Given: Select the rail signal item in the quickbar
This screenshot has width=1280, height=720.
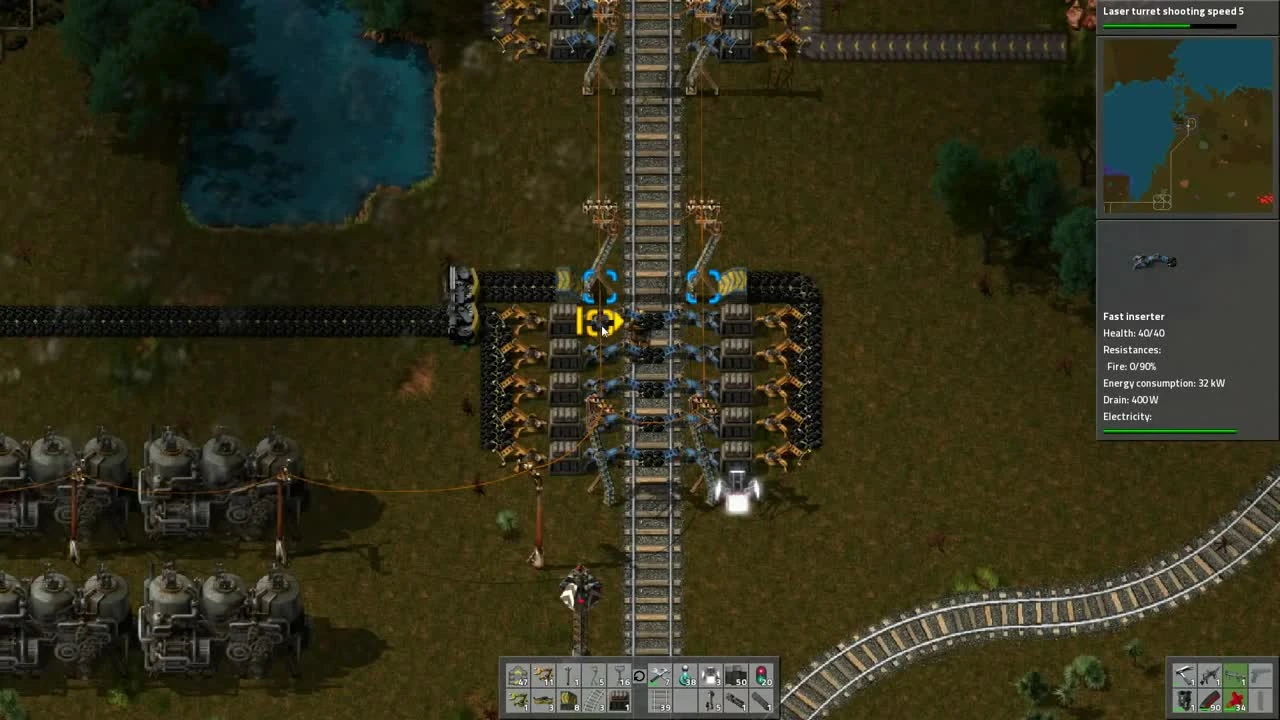Looking at the screenshot, I should [x=763, y=677].
